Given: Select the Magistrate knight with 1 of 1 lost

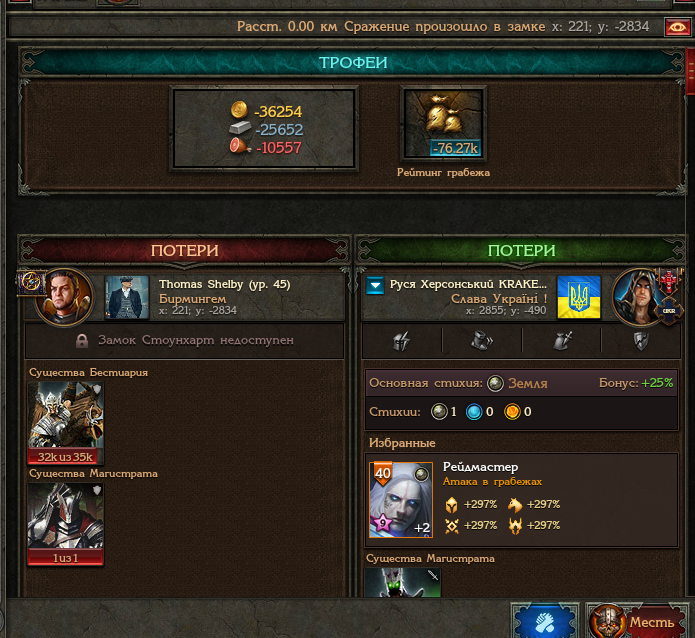Looking at the screenshot, I should tap(66, 522).
